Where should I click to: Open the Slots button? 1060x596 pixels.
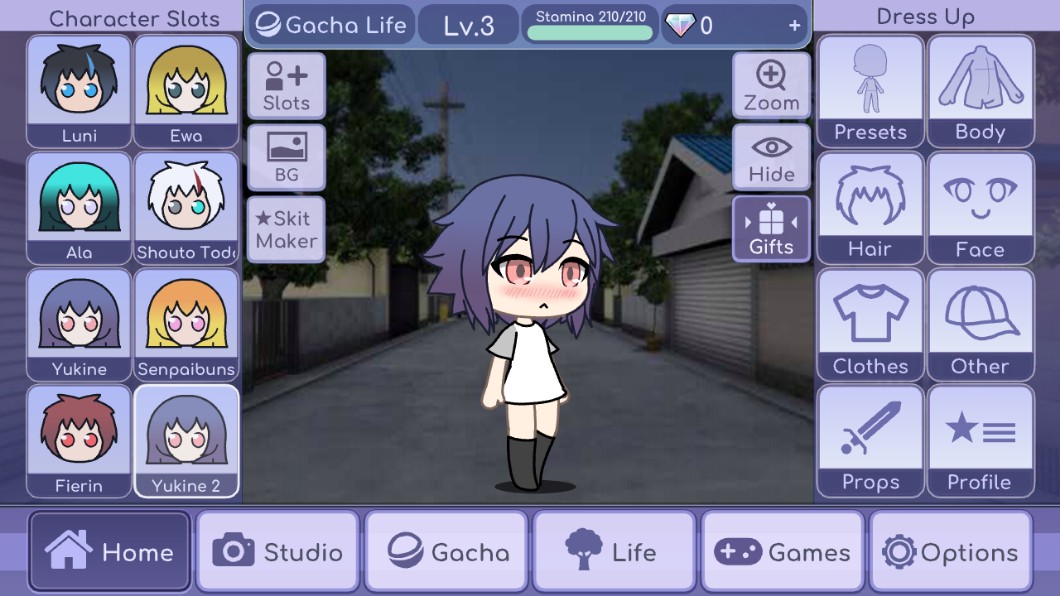(286, 85)
